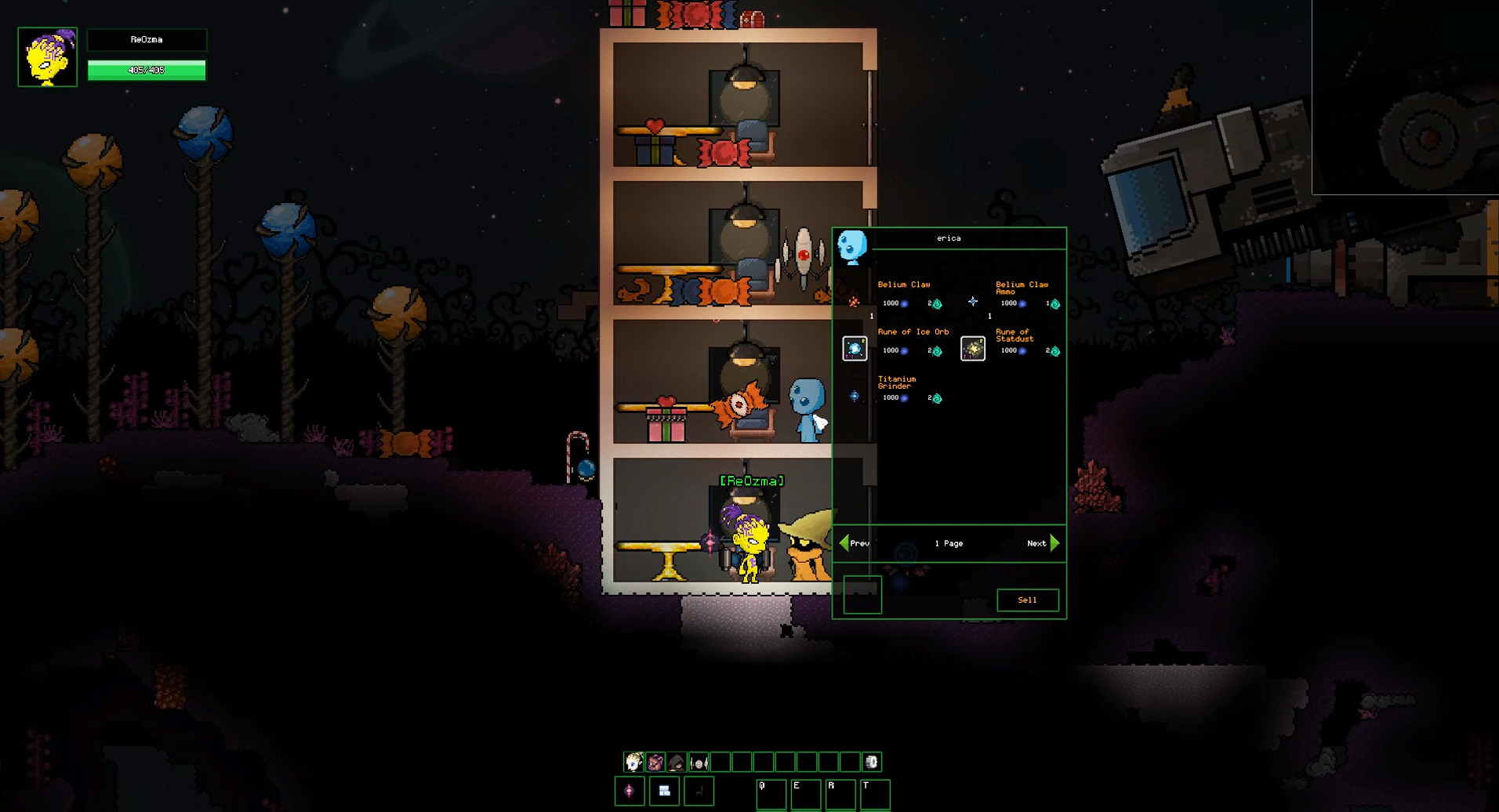Select the dark chair item slot
1499x812 pixels.
[x=699, y=792]
